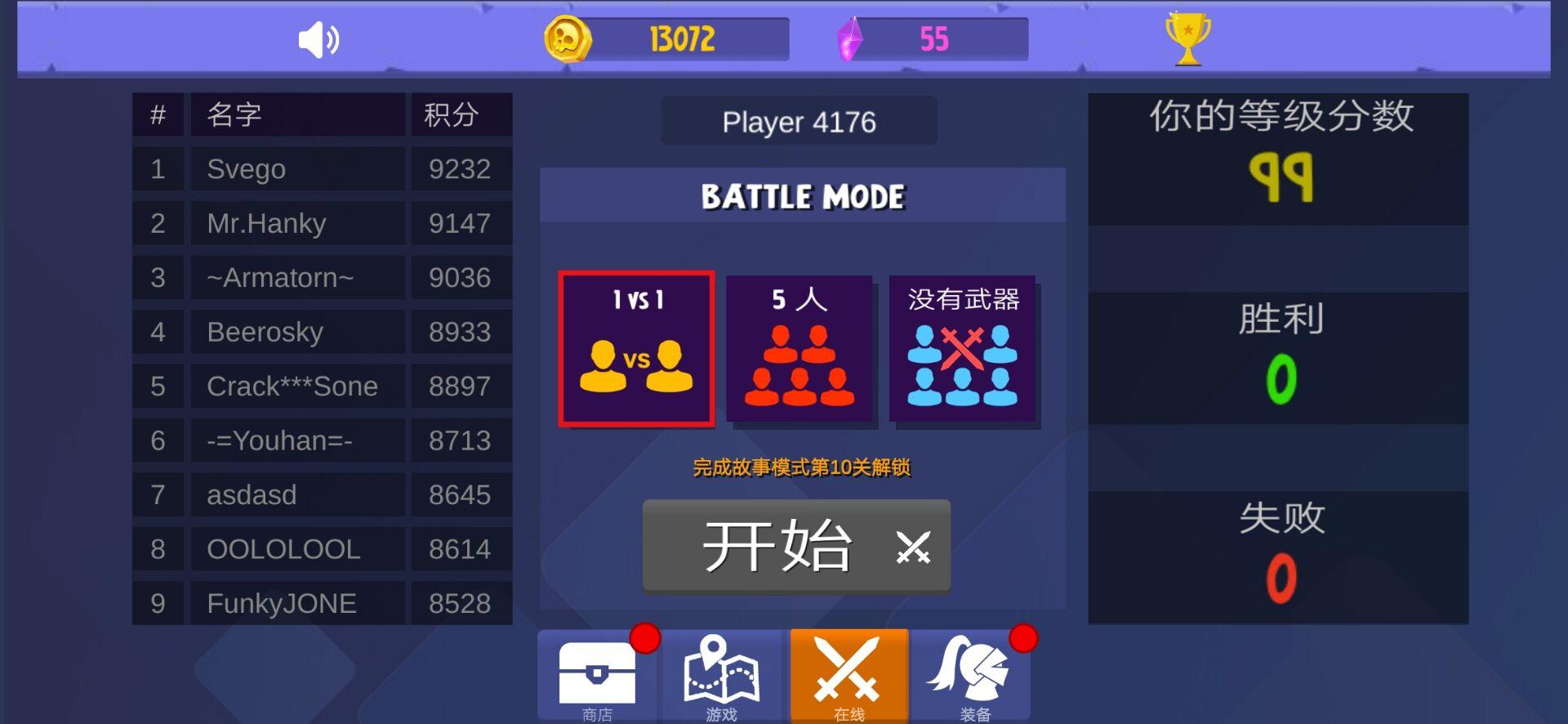Click the gold skull coin icon
The height and width of the screenshot is (724, 1568).
point(570,38)
